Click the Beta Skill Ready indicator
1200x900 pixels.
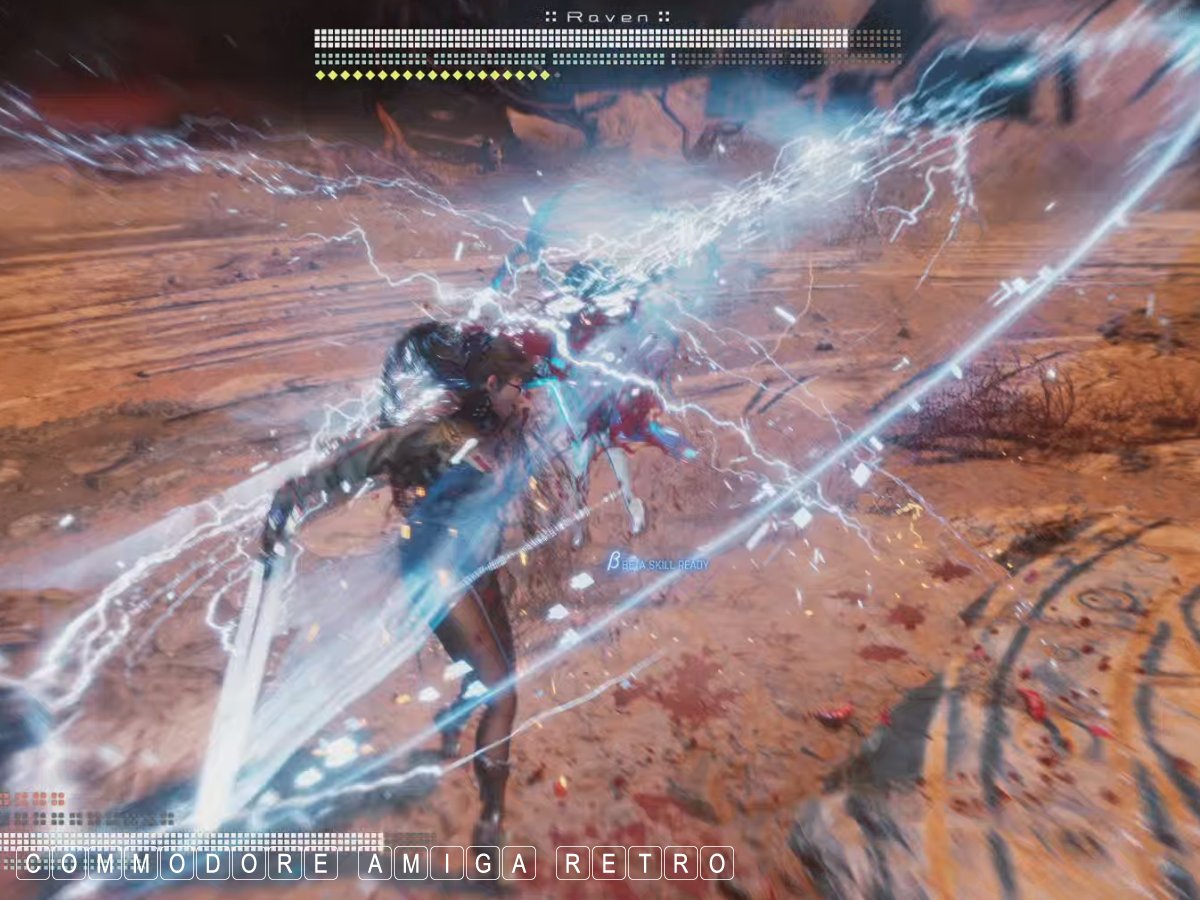coord(657,565)
